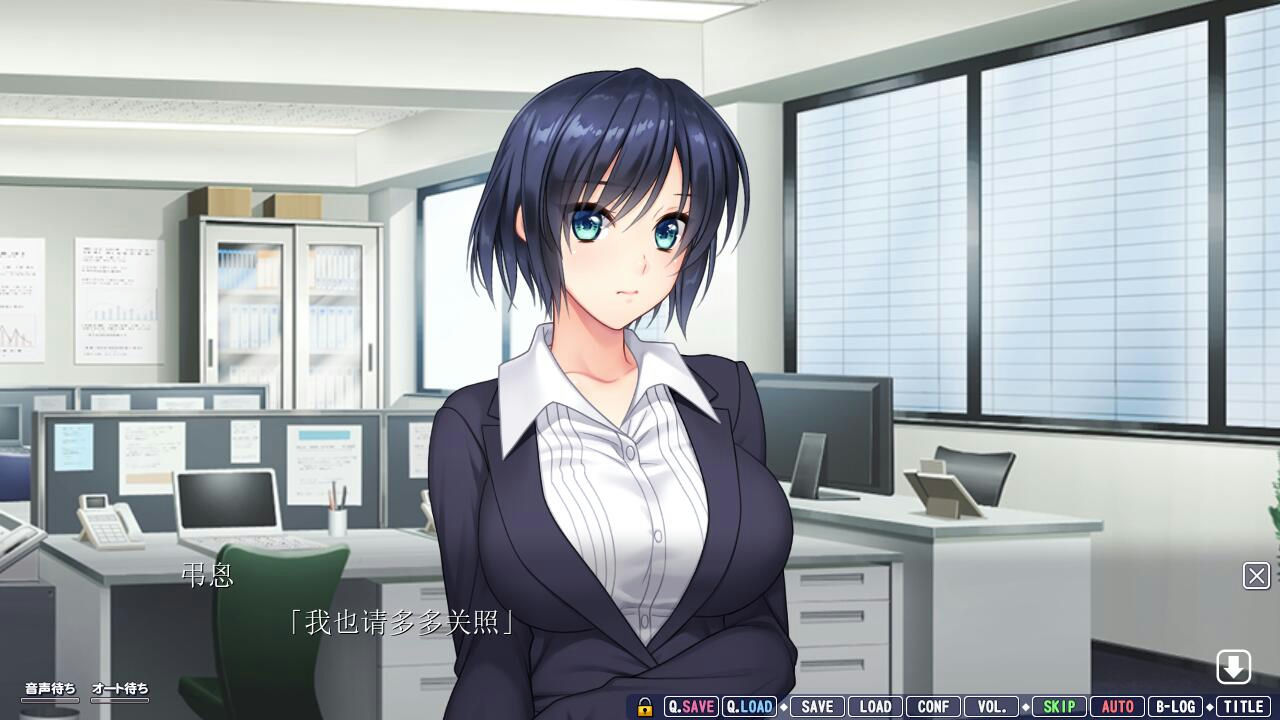Click the diamond separator before SKIP
The width and height of the screenshot is (1280, 720).
click(x=1026, y=706)
